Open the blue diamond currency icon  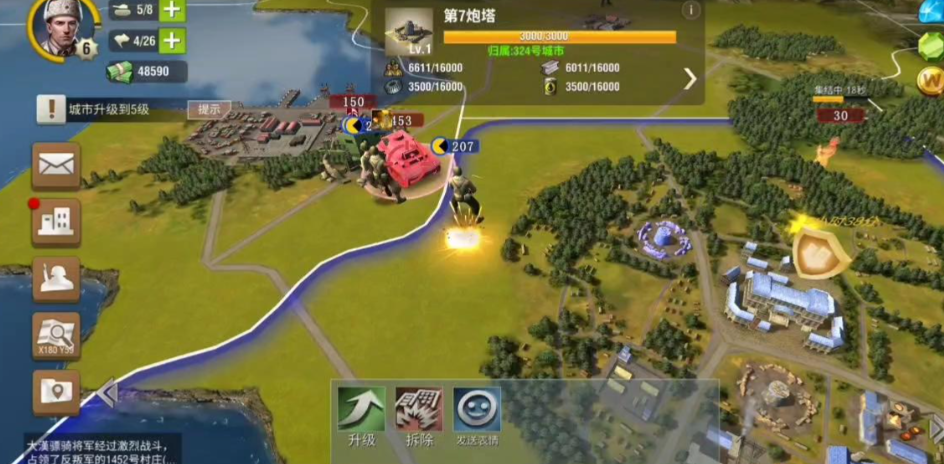(932, 10)
